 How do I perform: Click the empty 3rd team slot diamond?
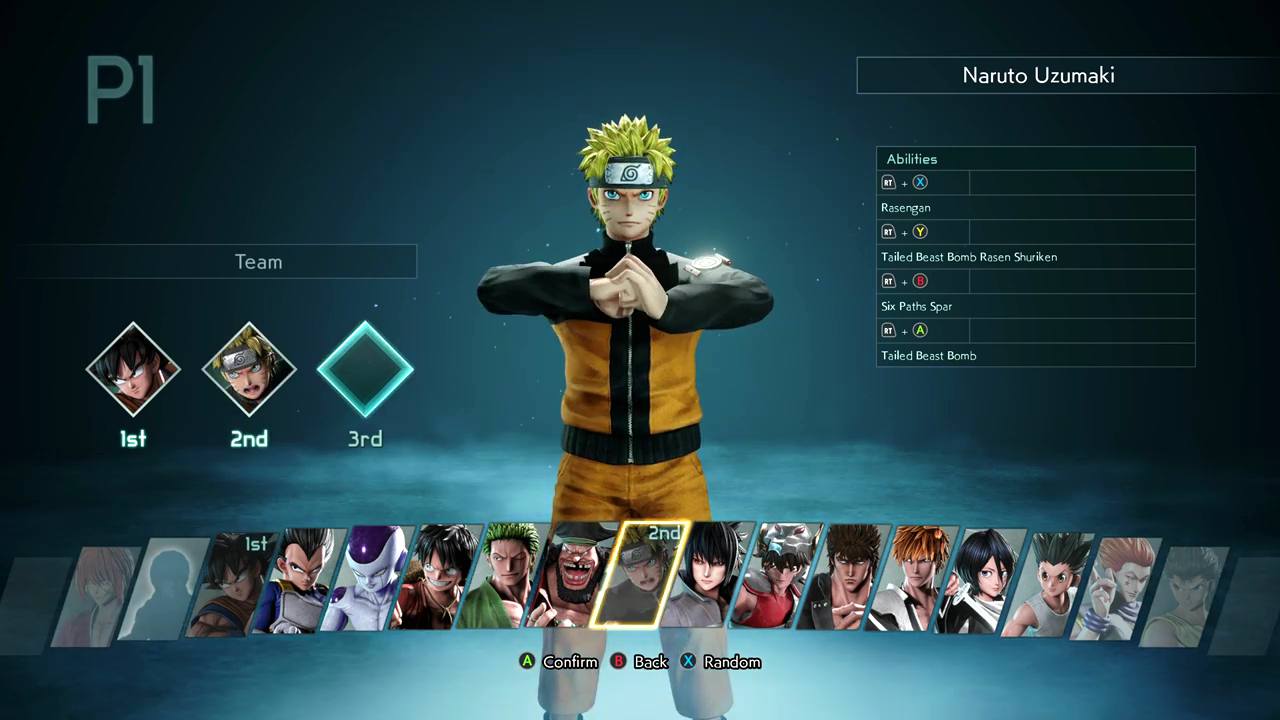(x=364, y=370)
